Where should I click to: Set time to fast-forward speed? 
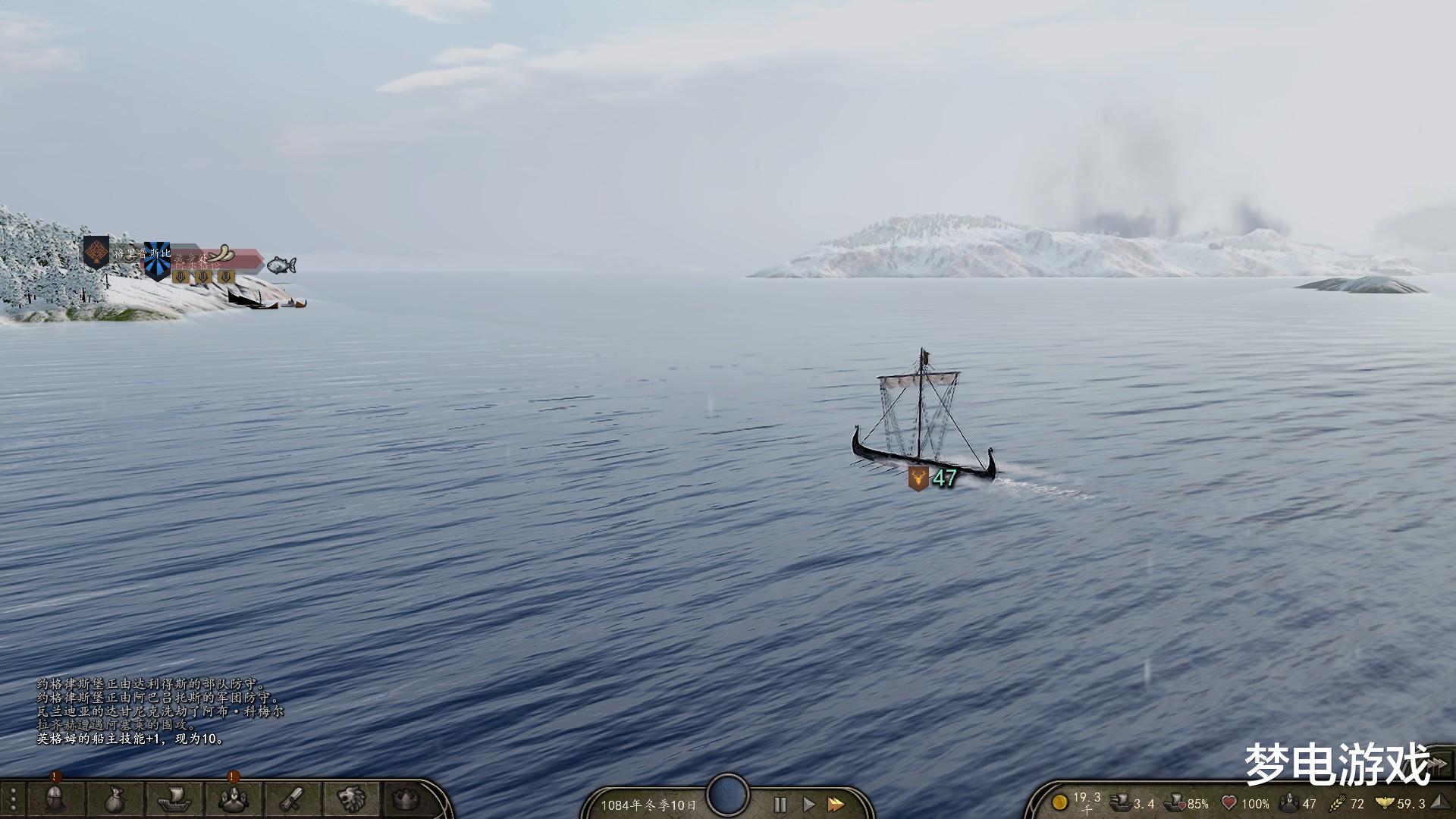(x=836, y=805)
